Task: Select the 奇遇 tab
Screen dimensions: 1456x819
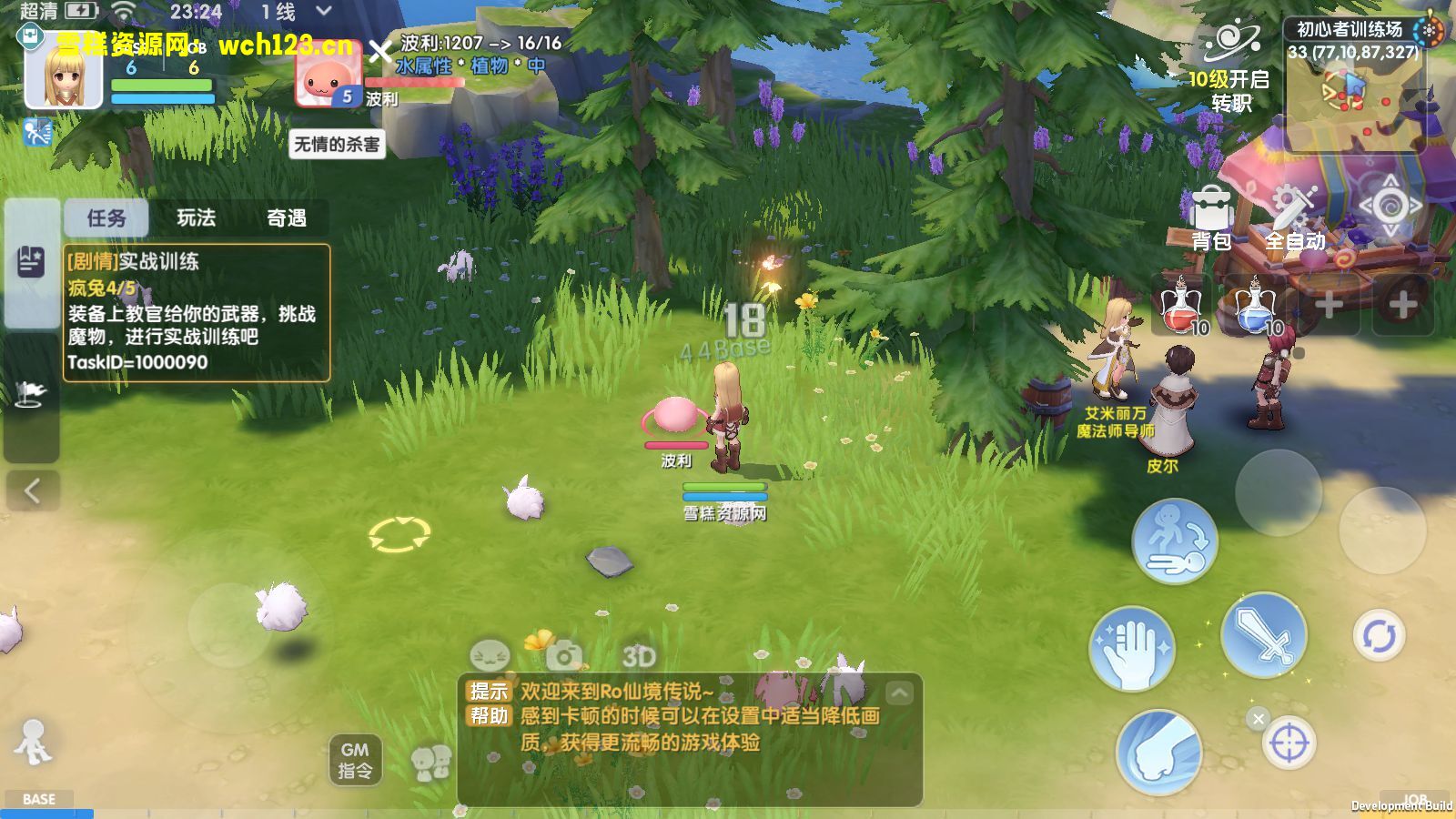Action: (286, 218)
